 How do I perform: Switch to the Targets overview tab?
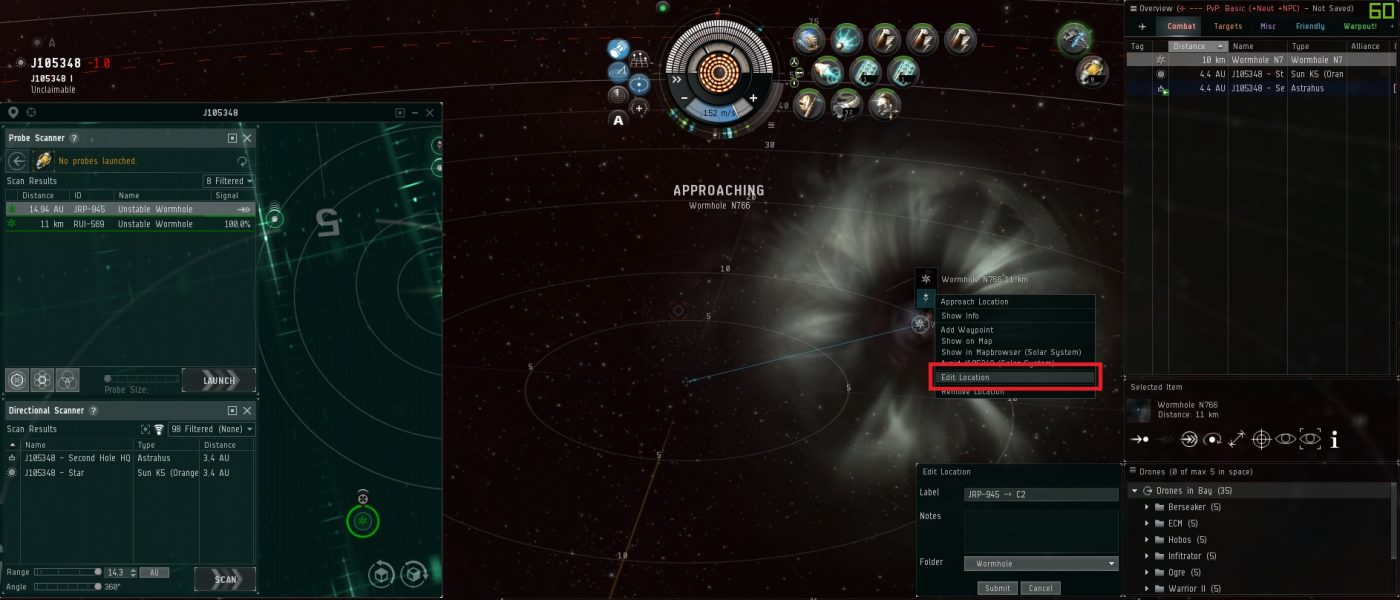[1228, 26]
